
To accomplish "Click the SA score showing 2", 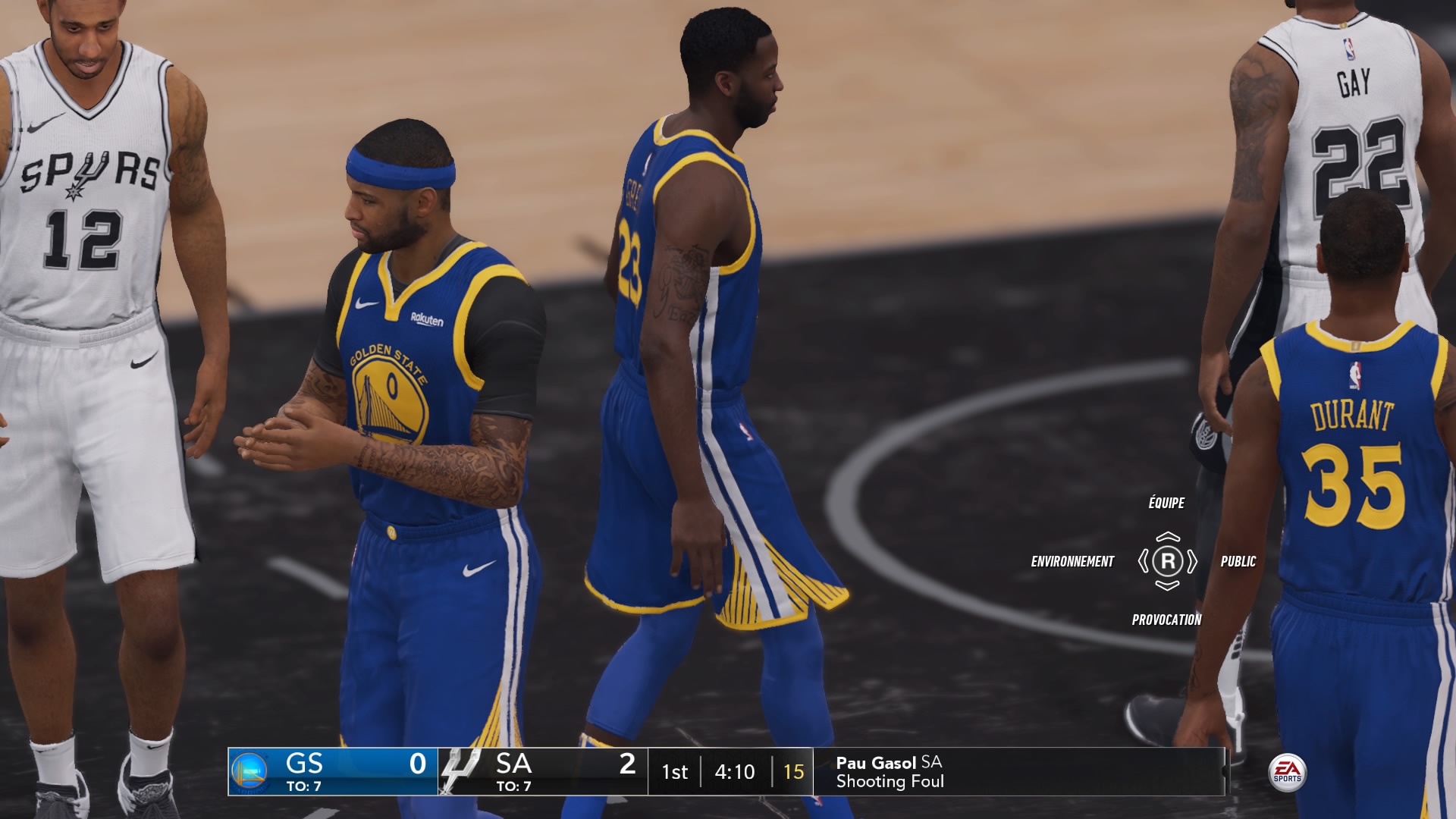I will coord(626,766).
